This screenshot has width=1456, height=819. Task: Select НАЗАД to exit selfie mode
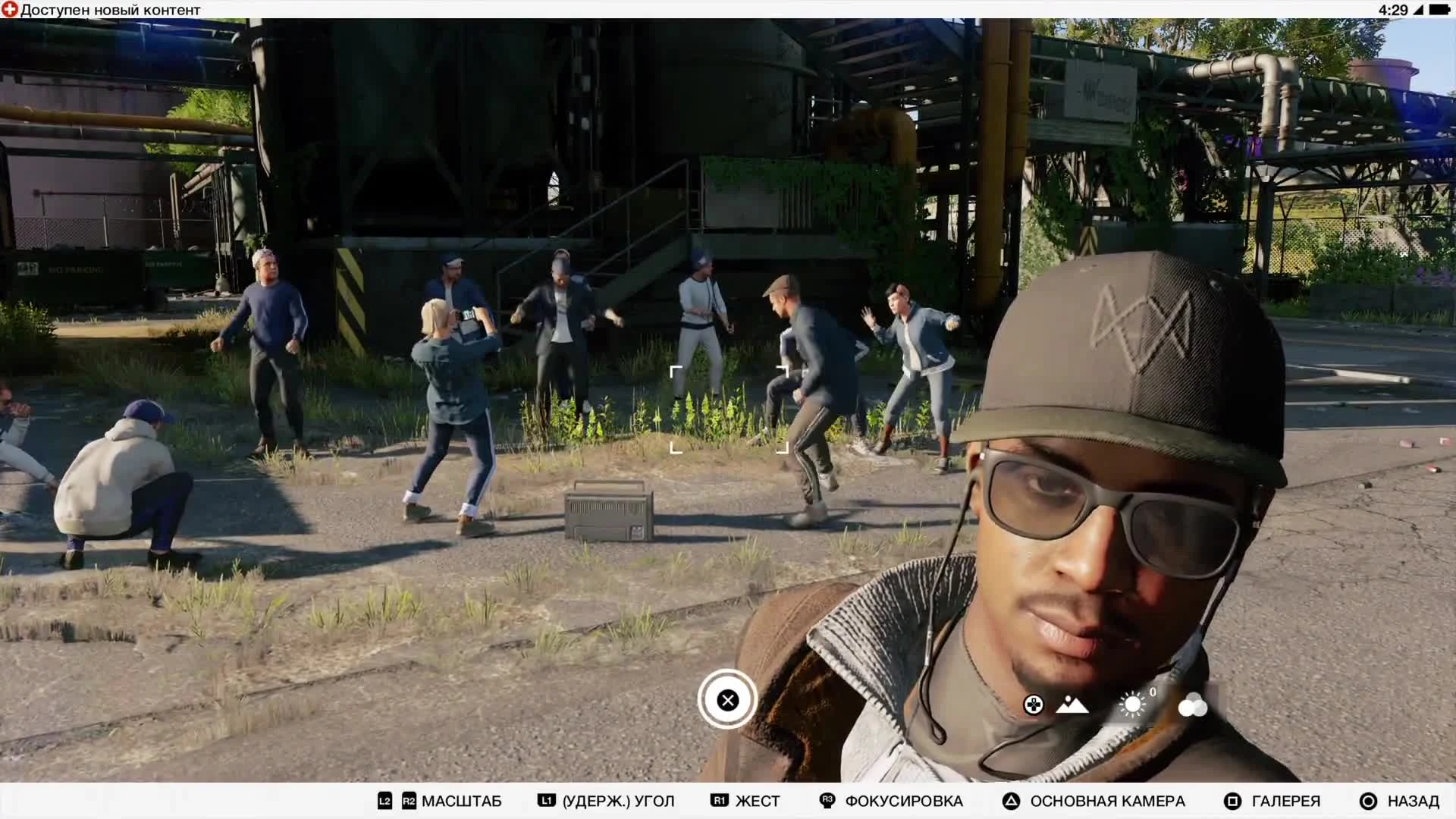click(1410, 801)
